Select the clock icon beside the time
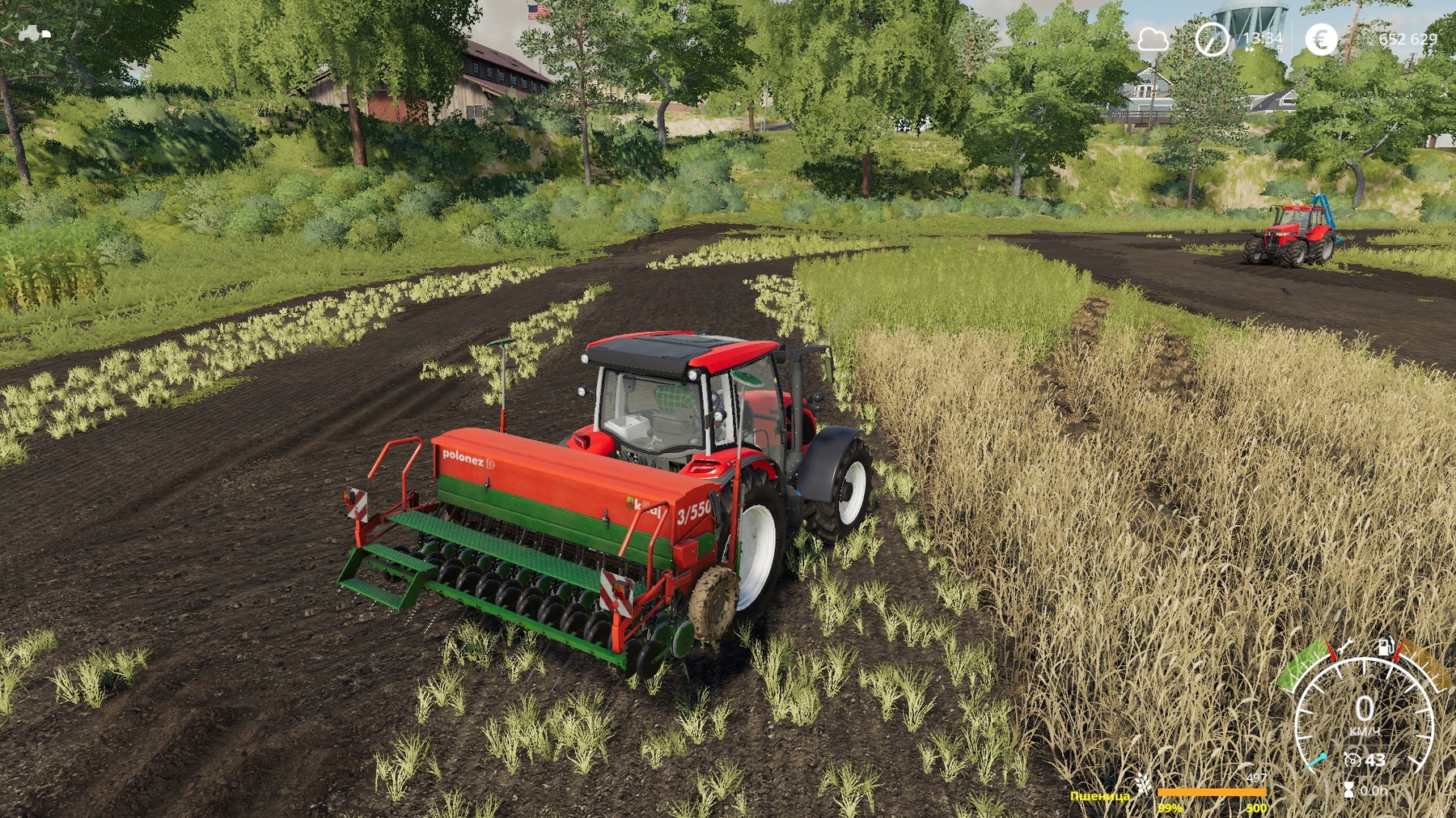The height and width of the screenshot is (818, 1456). point(1212,39)
